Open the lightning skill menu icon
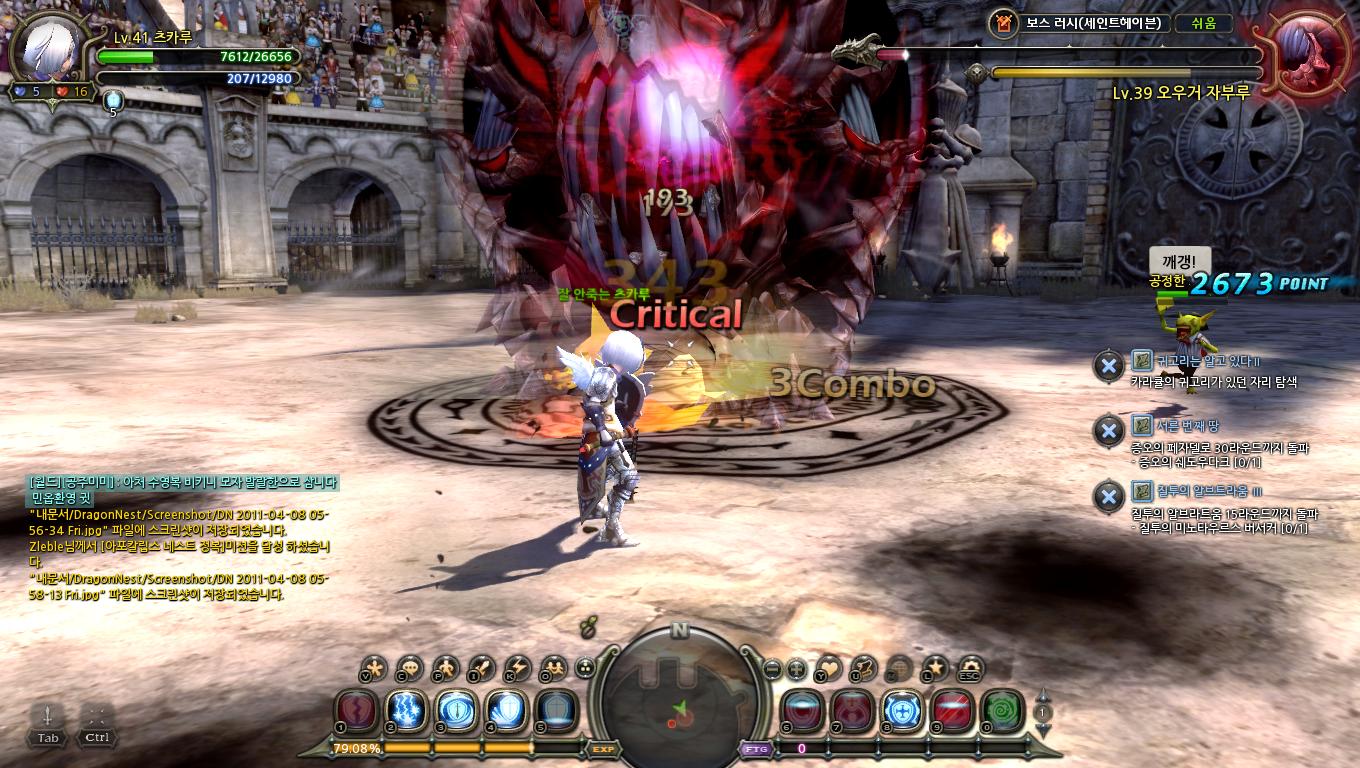The height and width of the screenshot is (768, 1360). click(x=518, y=668)
